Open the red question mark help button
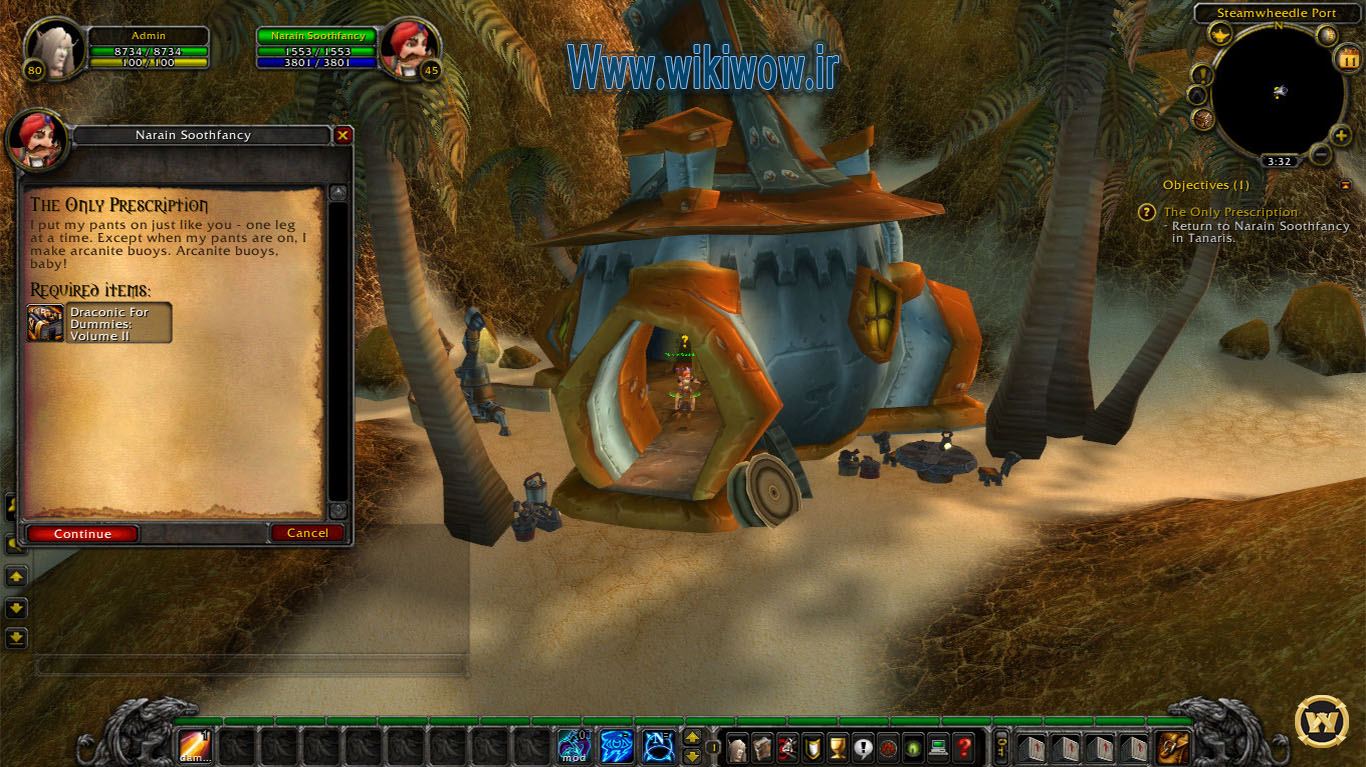This screenshot has height=767, width=1366. [x=964, y=747]
